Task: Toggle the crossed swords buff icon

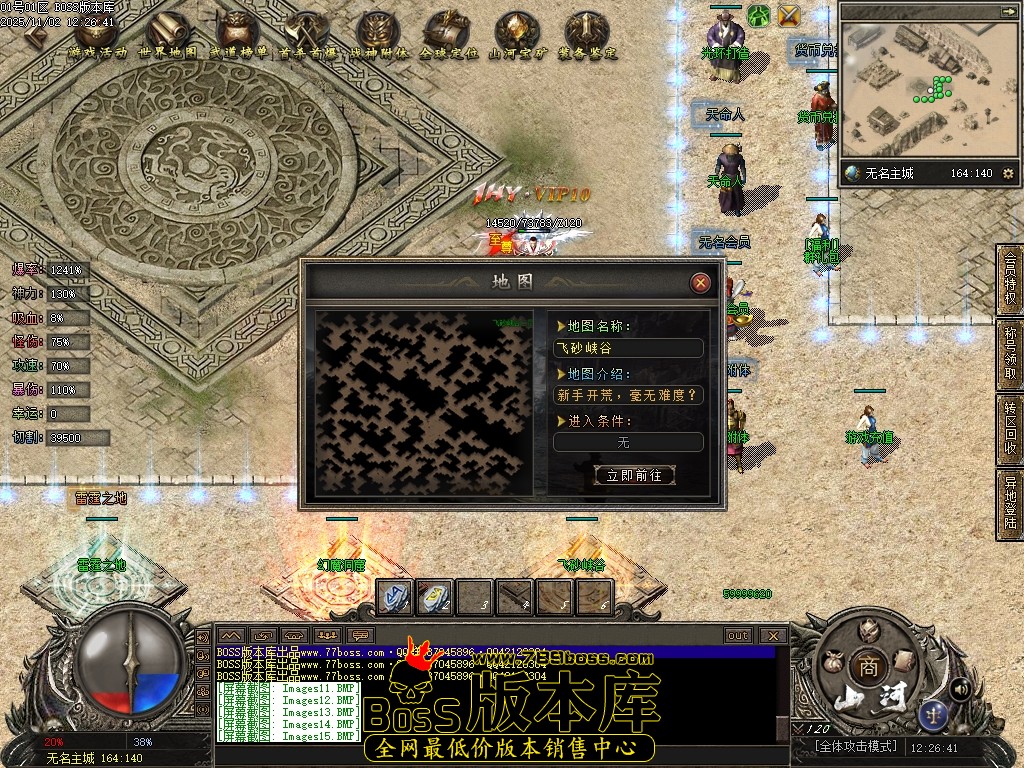Action: click(x=790, y=16)
